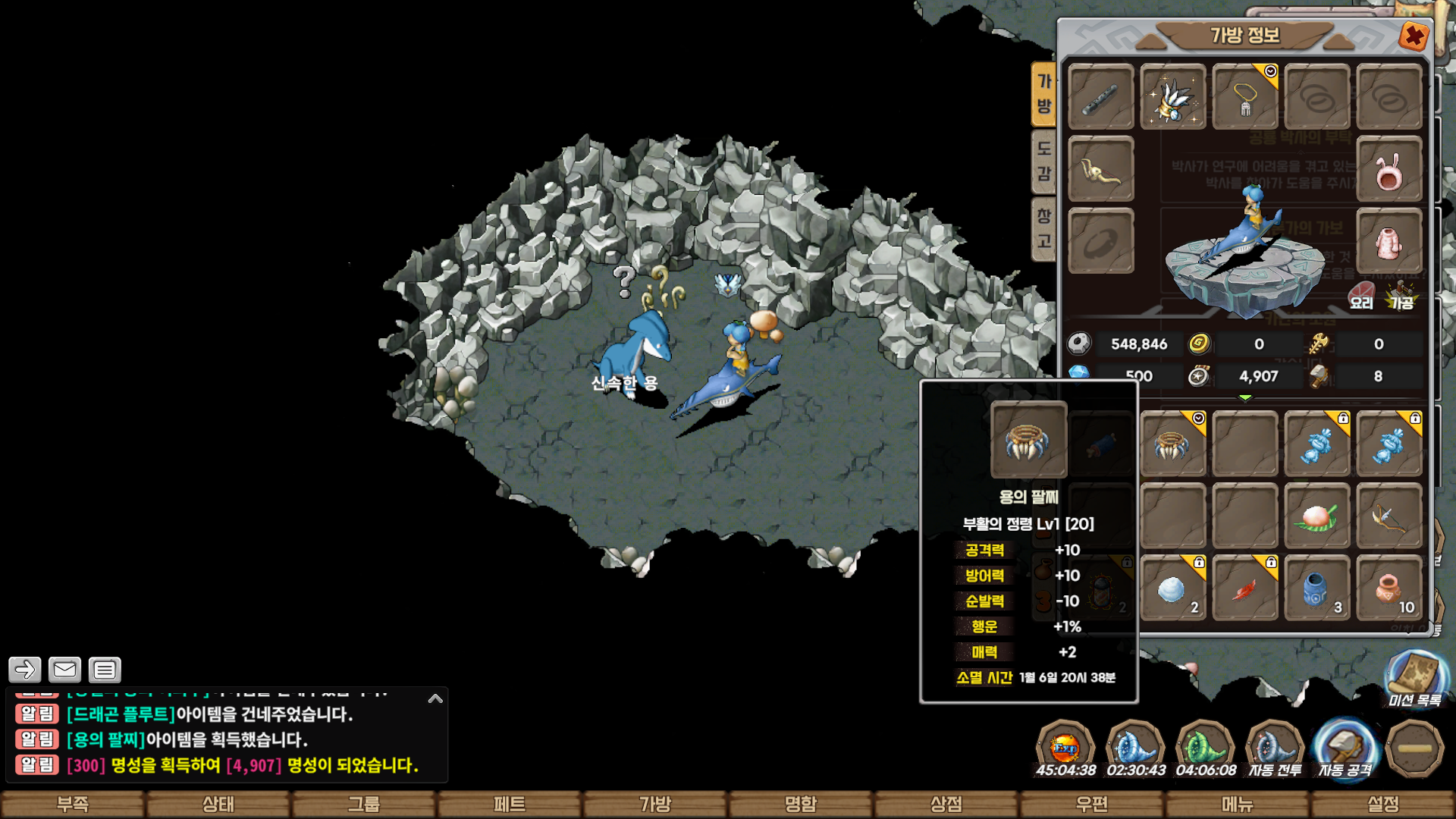Open the 요리 cooking function
This screenshot has width=1456, height=819.
(1361, 296)
